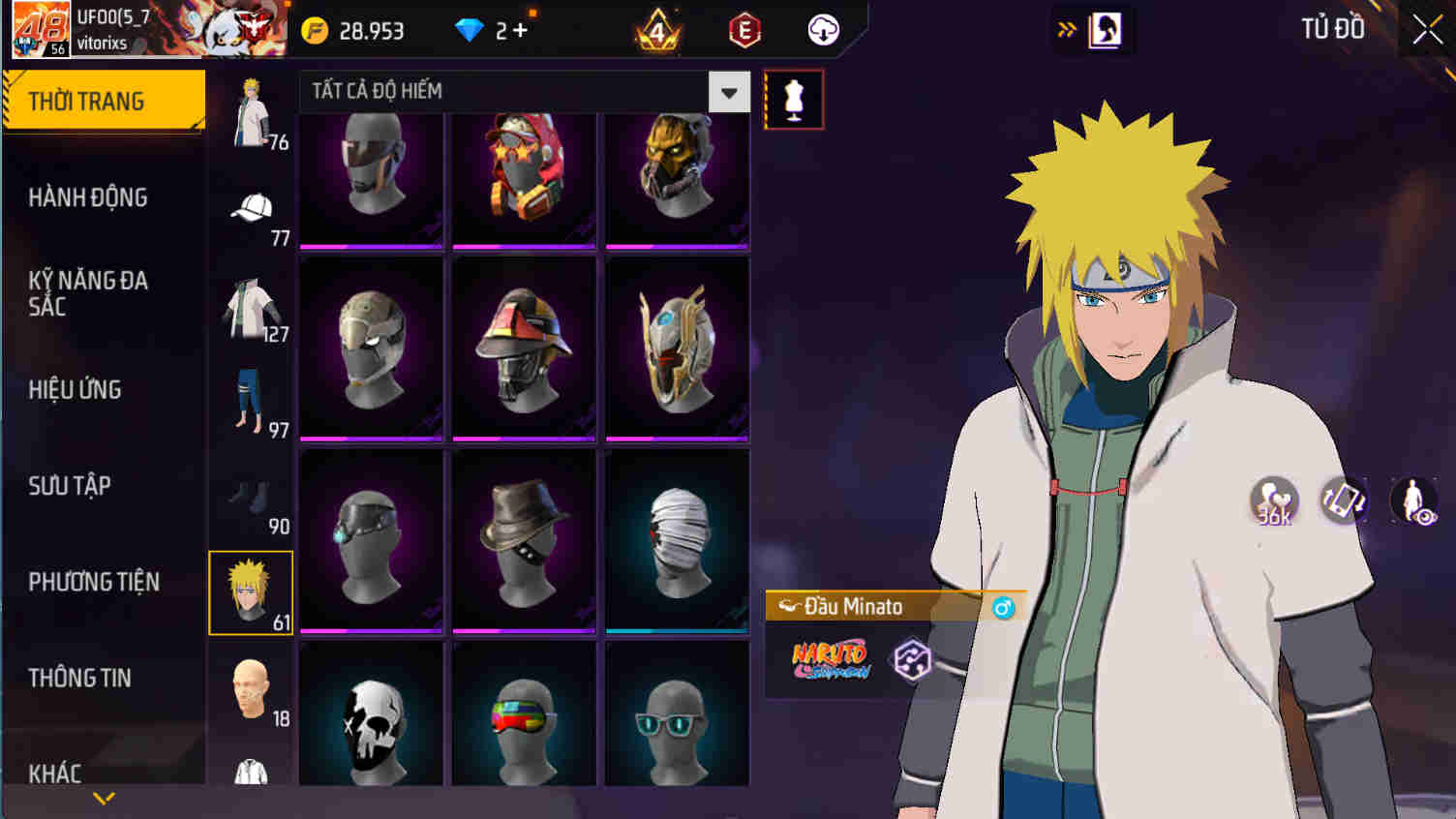This screenshot has height=819, width=1456.
Task: Select the Minato head category thumbnail showing 61
Action: click(x=250, y=591)
